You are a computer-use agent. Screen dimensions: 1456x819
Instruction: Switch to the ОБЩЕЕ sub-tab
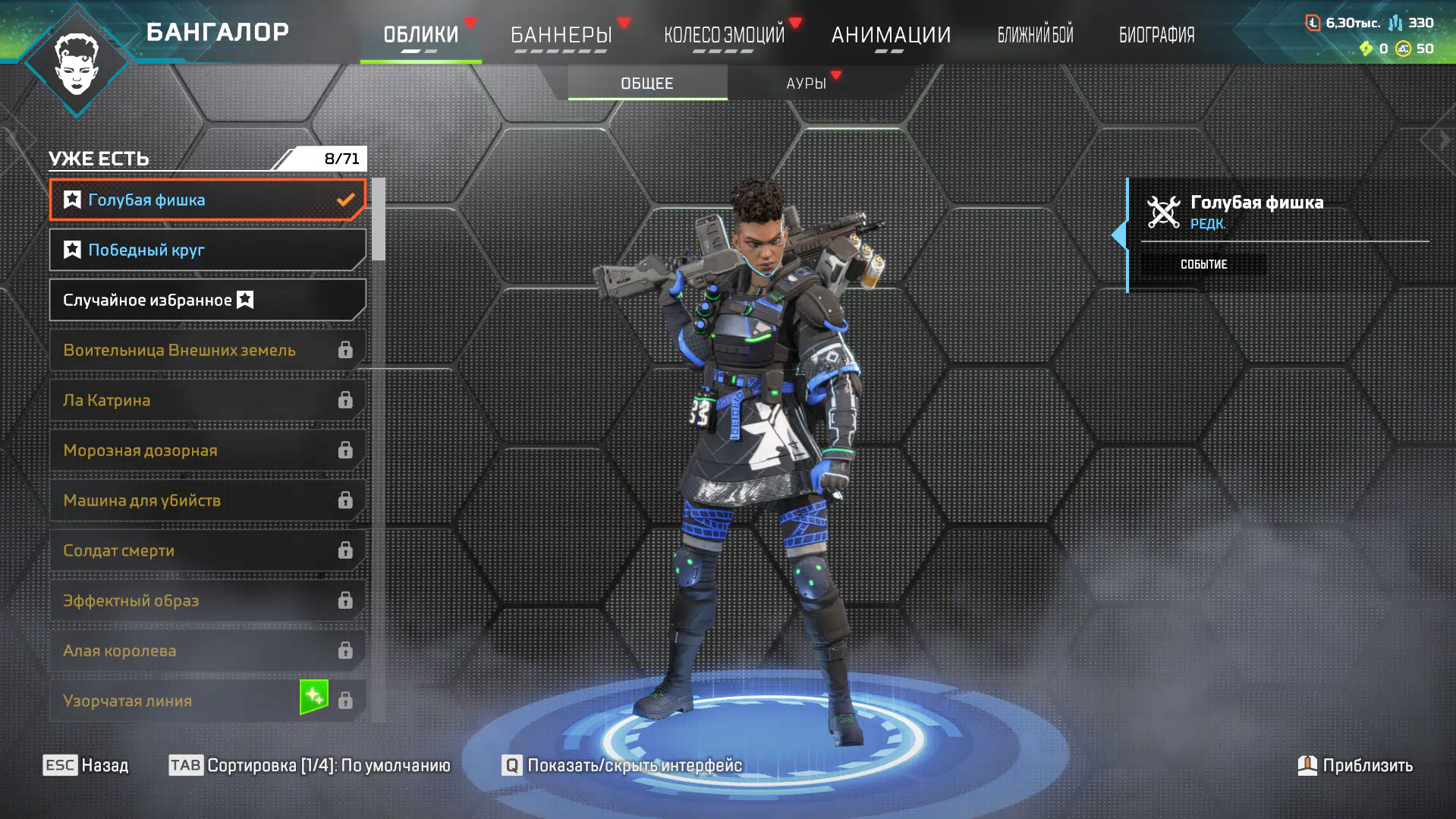pyautogui.click(x=647, y=83)
